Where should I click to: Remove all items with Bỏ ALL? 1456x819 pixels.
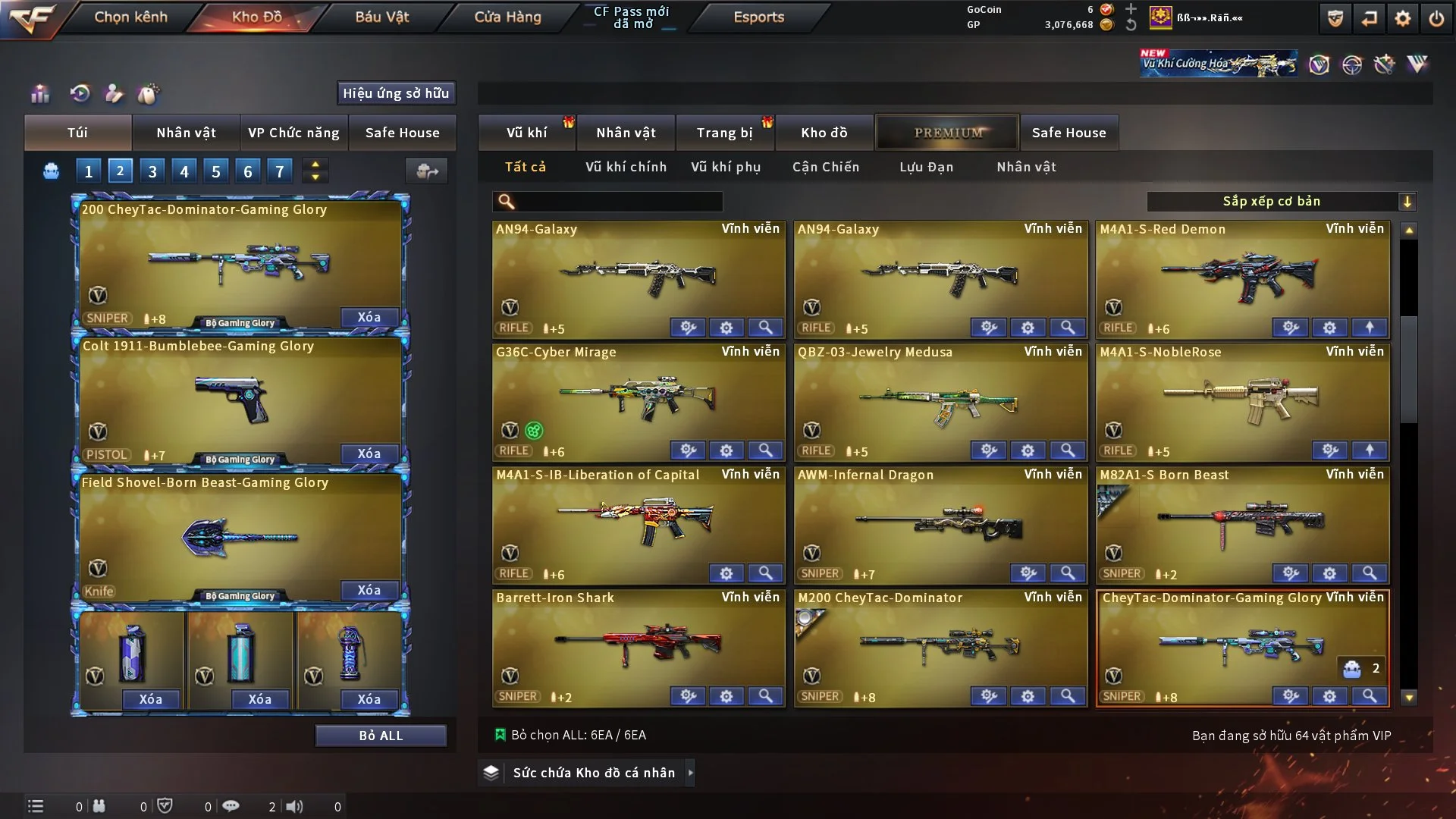381,736
